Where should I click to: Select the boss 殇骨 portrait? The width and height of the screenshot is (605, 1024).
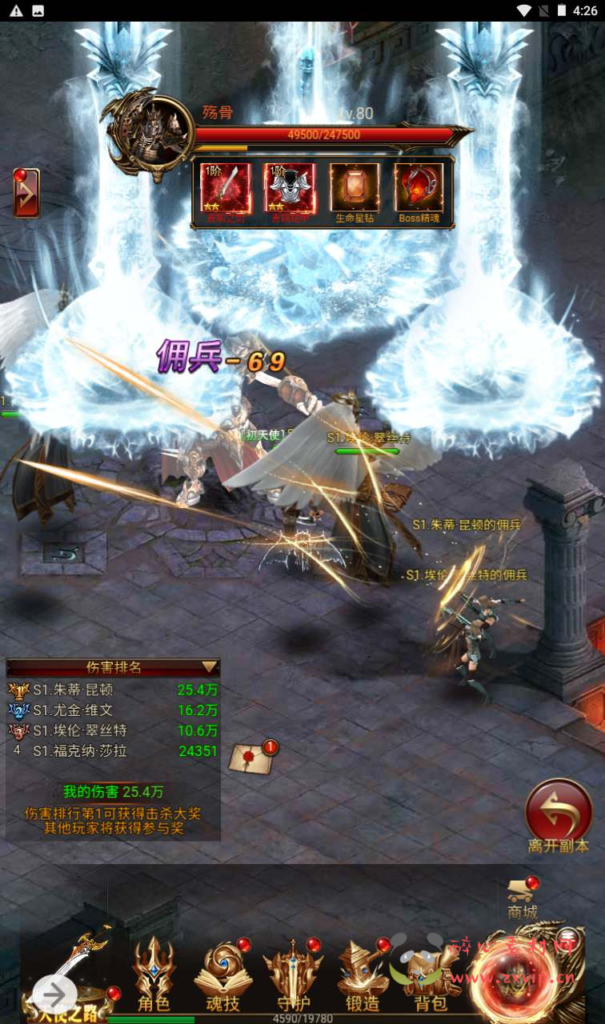tap(148, 134)
